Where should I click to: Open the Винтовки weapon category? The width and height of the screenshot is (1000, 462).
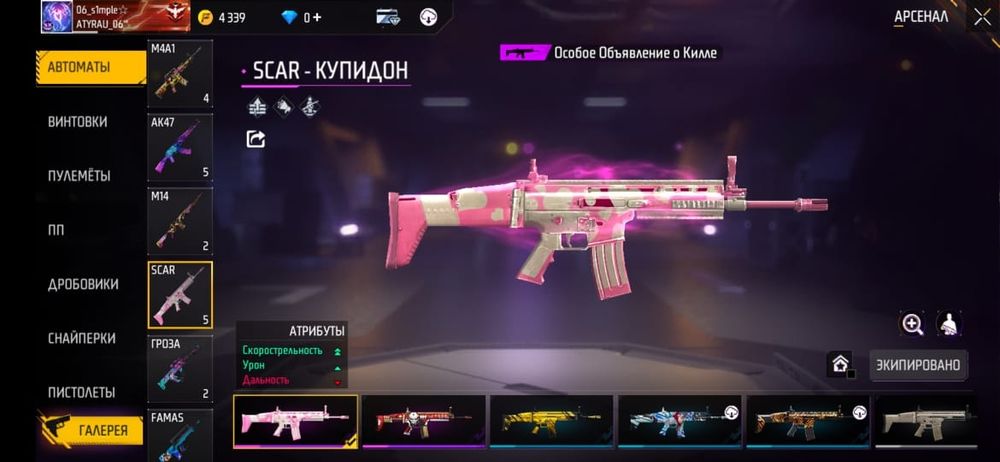[78, 122]
